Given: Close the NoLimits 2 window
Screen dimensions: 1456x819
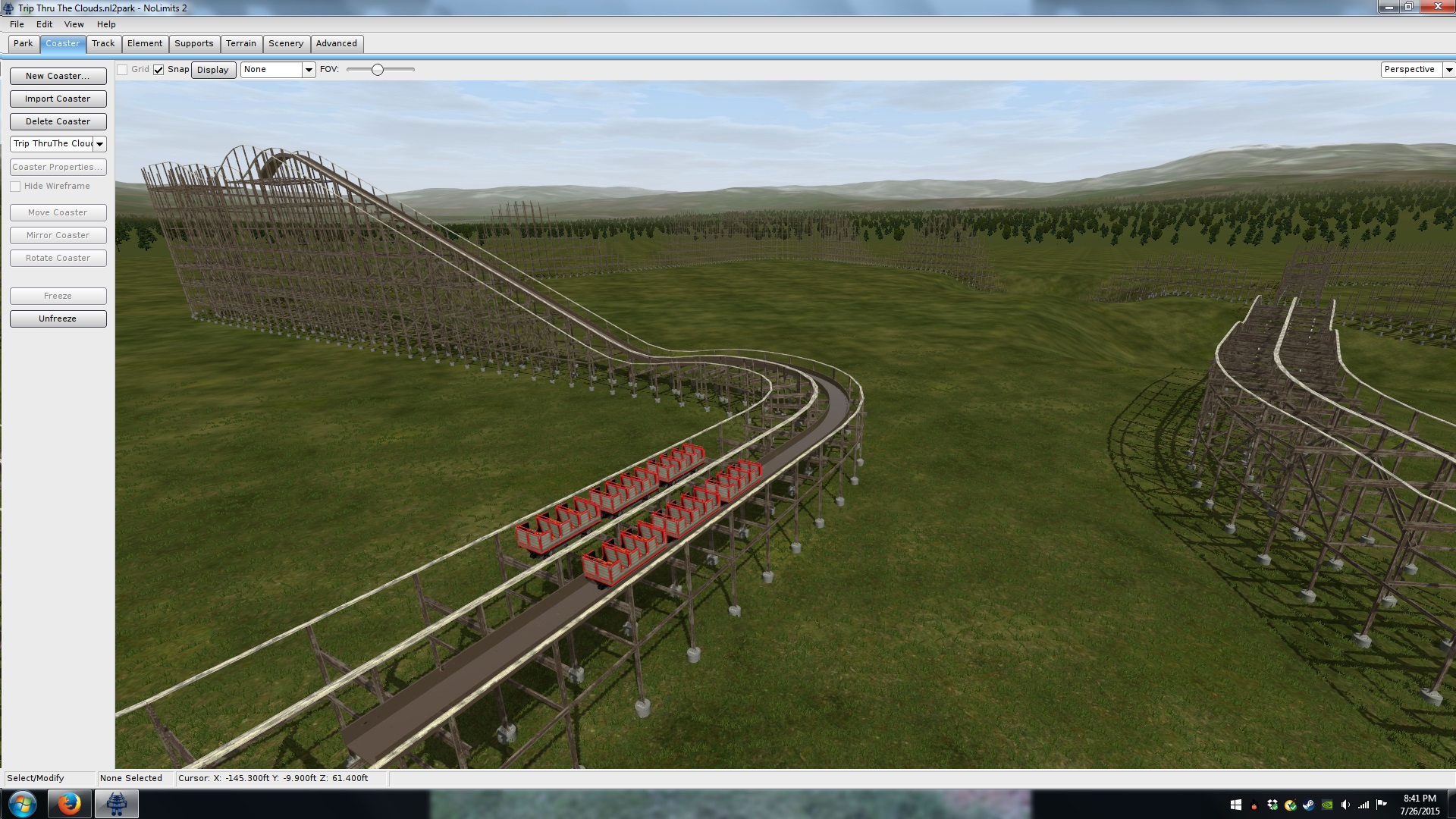Looking at the screenshot, I should coord(1437,7).
